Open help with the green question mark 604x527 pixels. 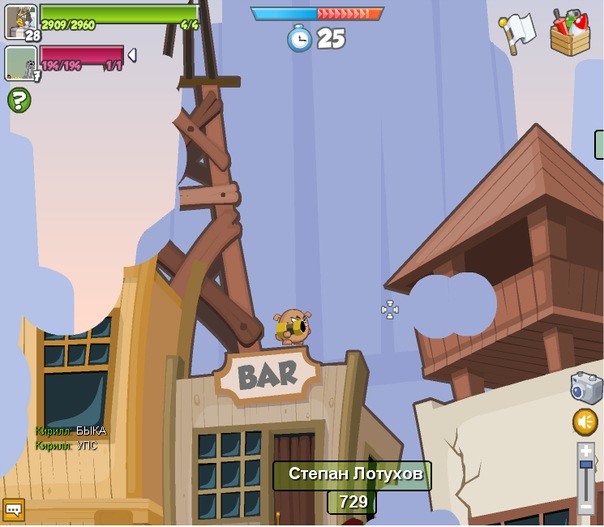tap(19, 100)
